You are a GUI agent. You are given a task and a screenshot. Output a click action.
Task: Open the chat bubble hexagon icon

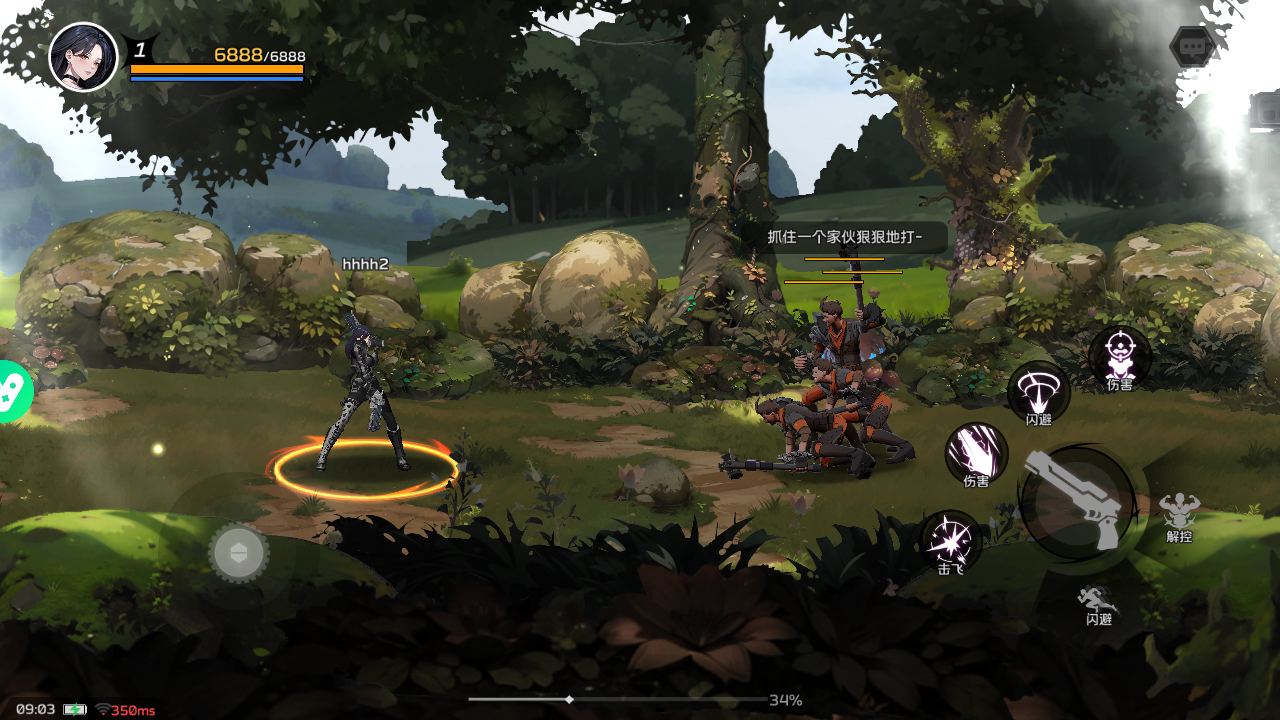coord(1192,47)
